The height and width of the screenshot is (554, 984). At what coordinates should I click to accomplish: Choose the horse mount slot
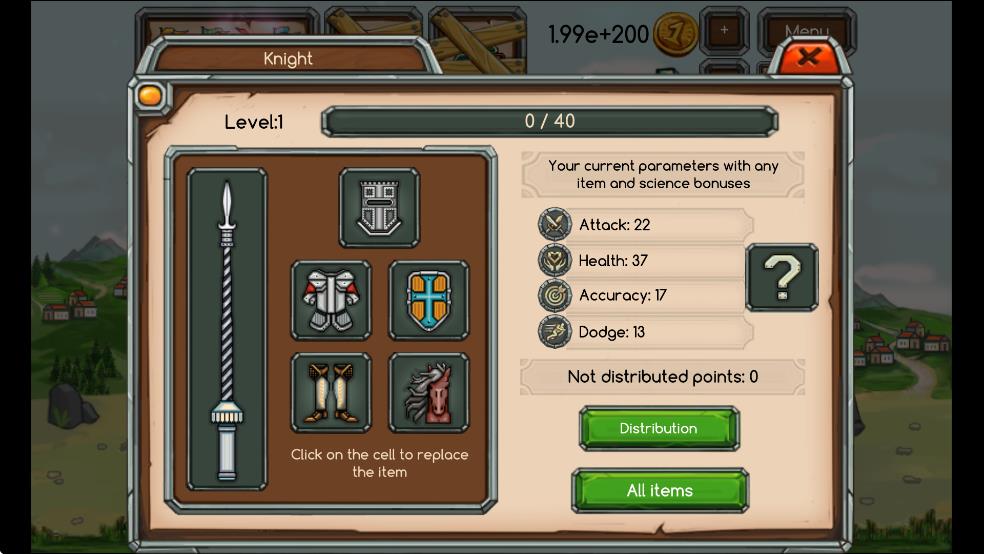[429, 392]
